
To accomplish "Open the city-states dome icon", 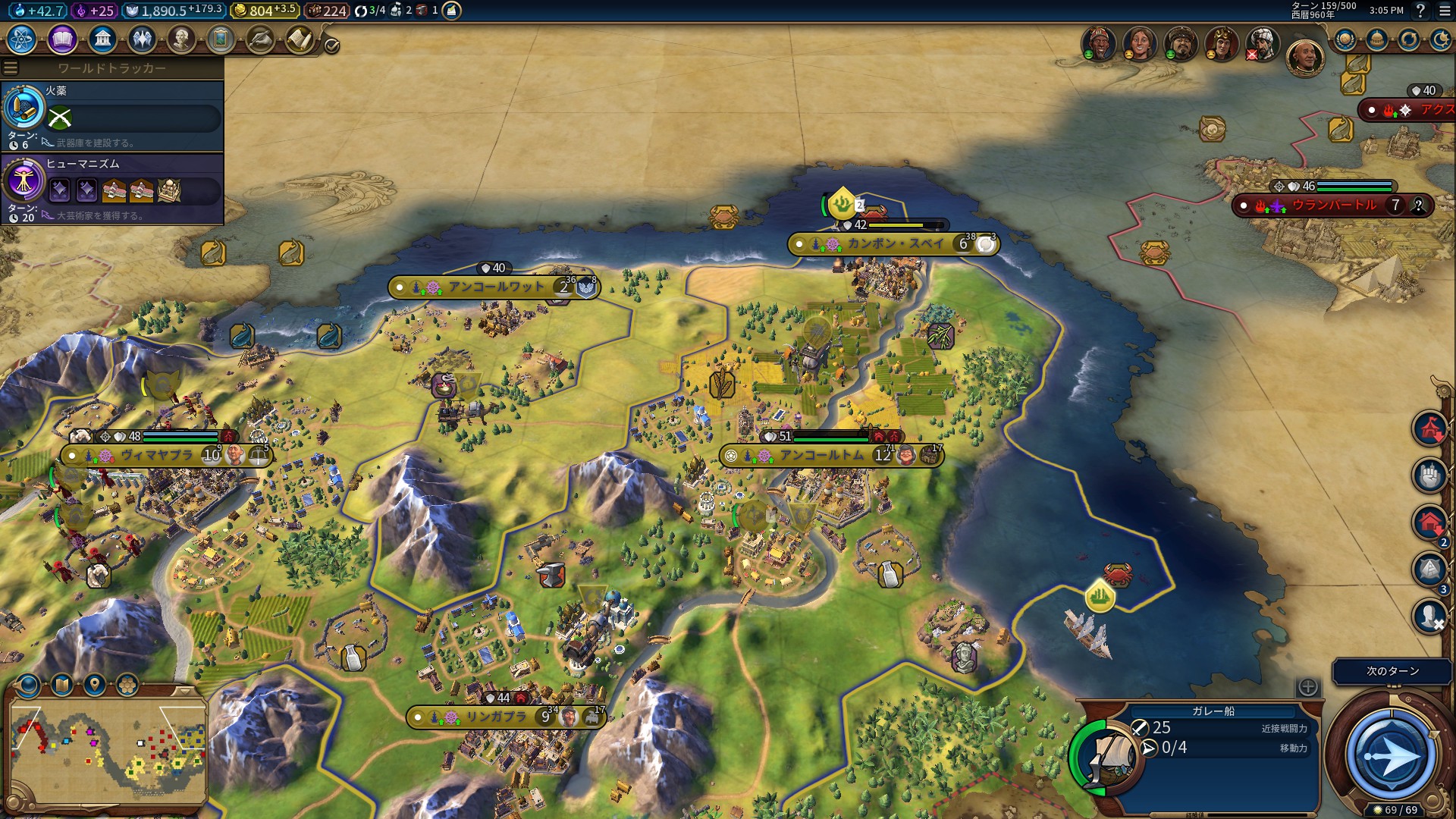I will point(1377,39).
